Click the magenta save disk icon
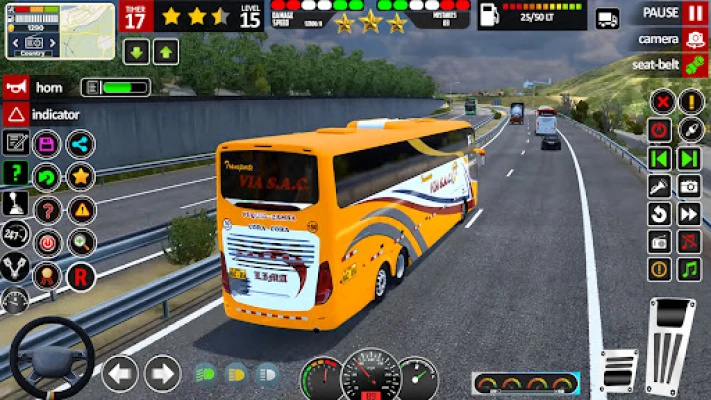Viewport: 711px width, 400px height. (x=47, y=144)
